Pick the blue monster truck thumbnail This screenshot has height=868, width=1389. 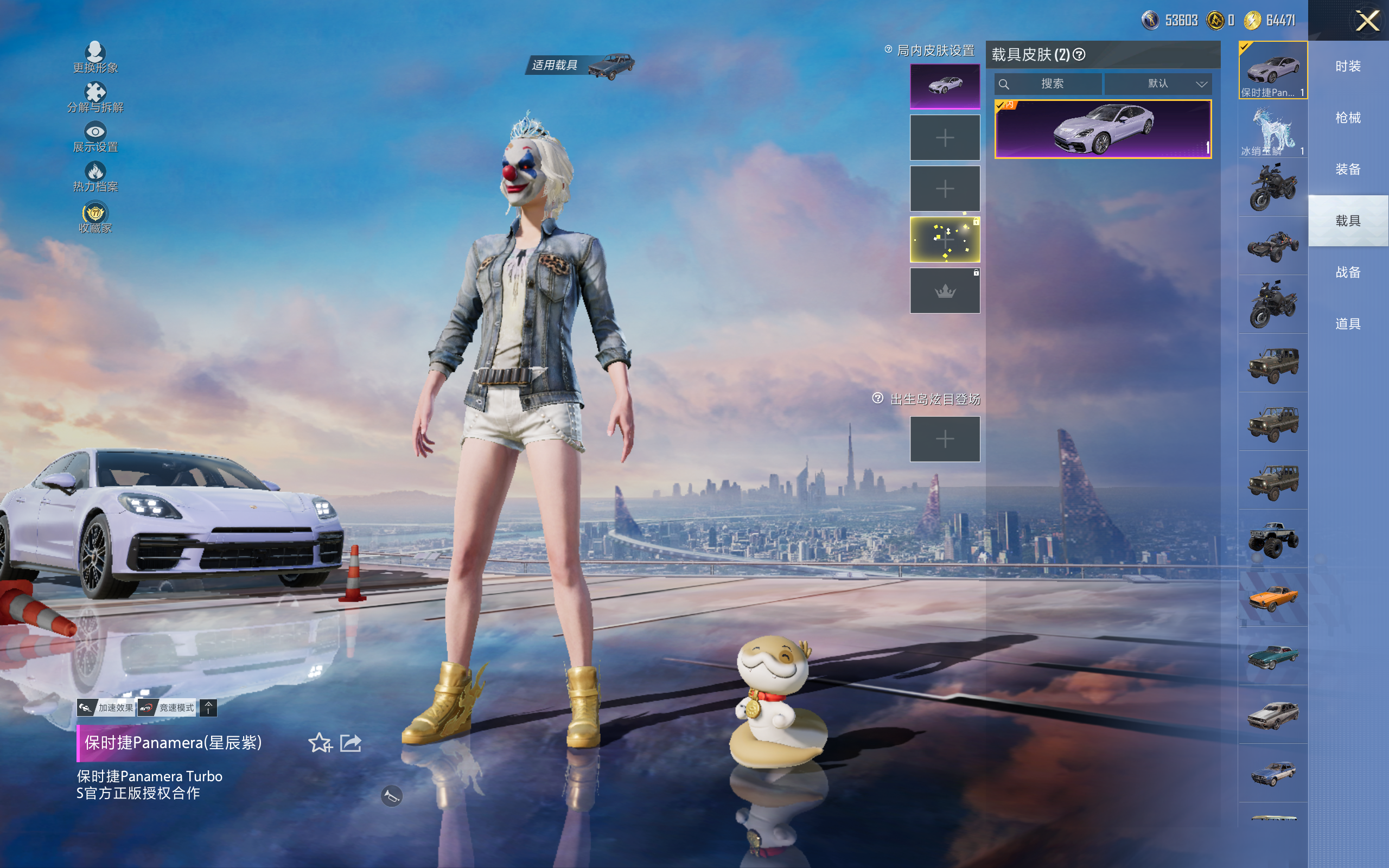1273,539
